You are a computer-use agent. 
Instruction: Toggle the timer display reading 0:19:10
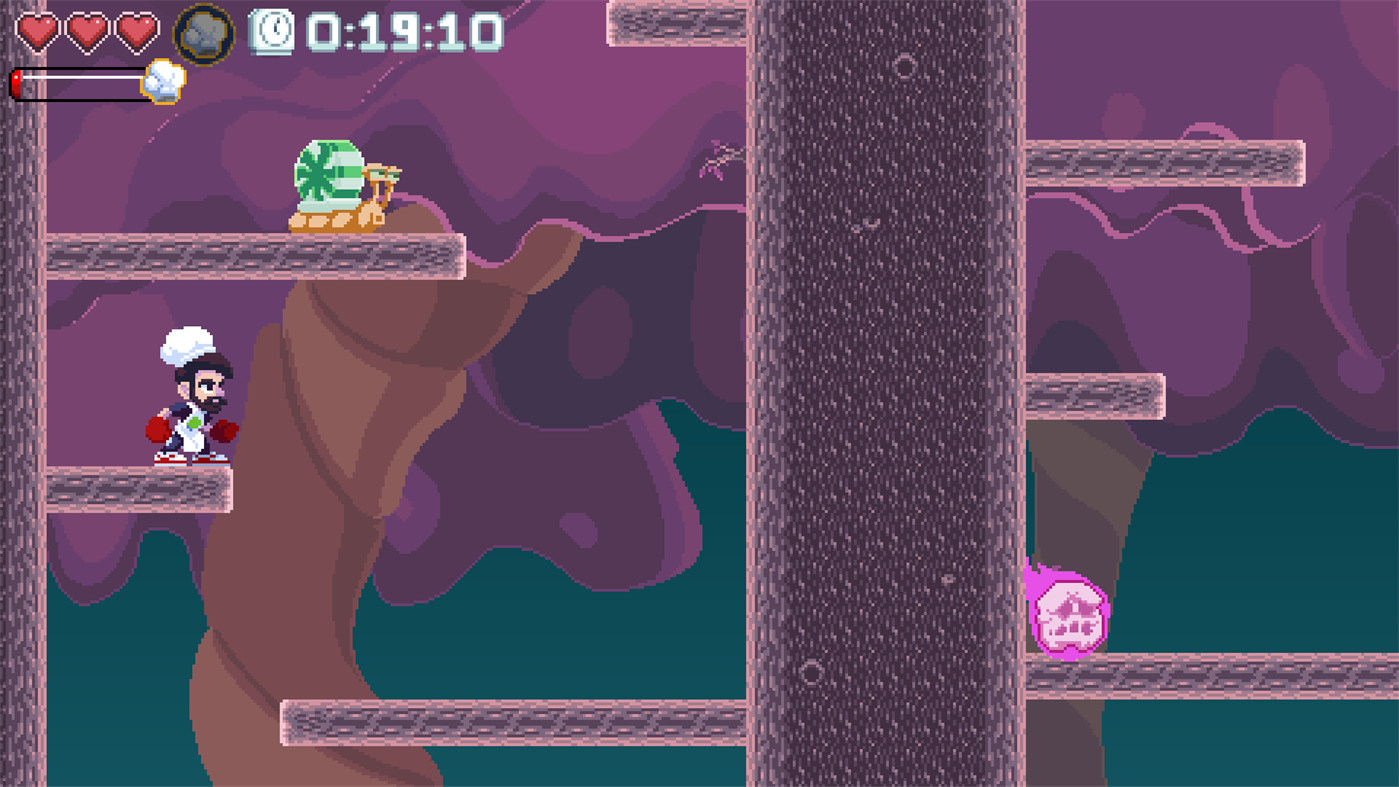pyautogui.click(x=400, y=33)
